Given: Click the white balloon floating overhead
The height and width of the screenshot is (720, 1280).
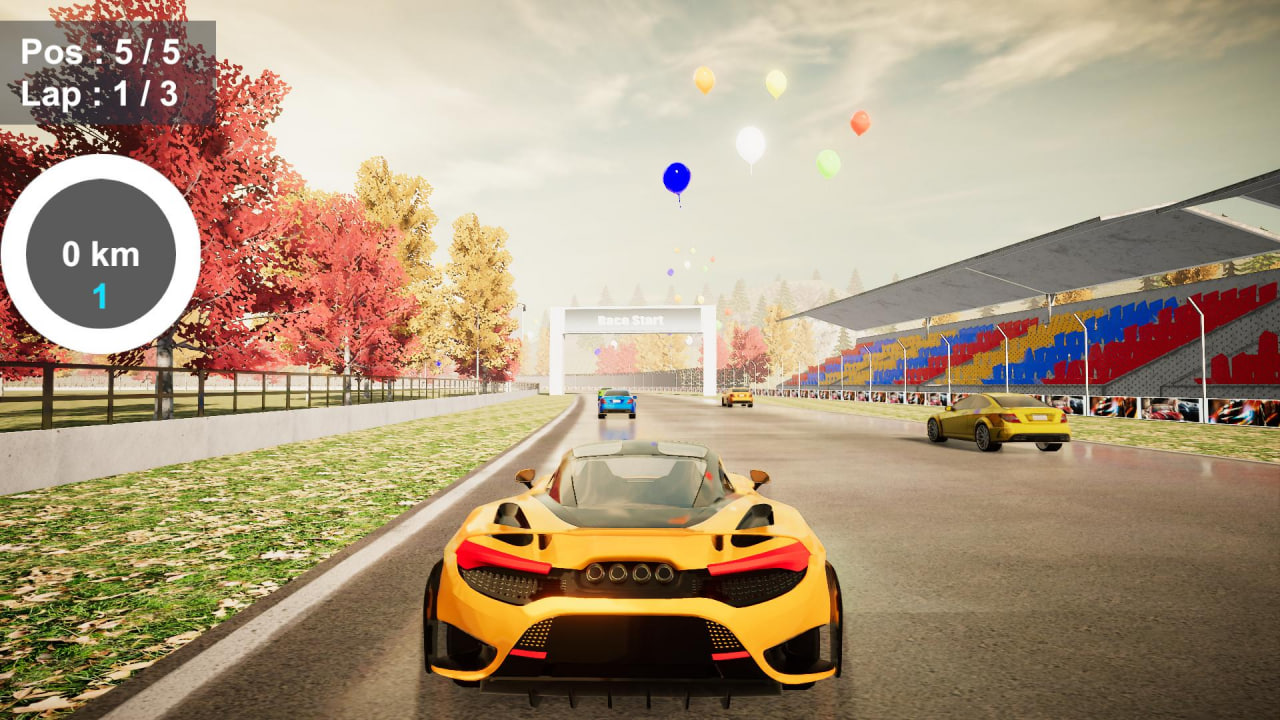Looking at the screenshot, I should (748, 143).
